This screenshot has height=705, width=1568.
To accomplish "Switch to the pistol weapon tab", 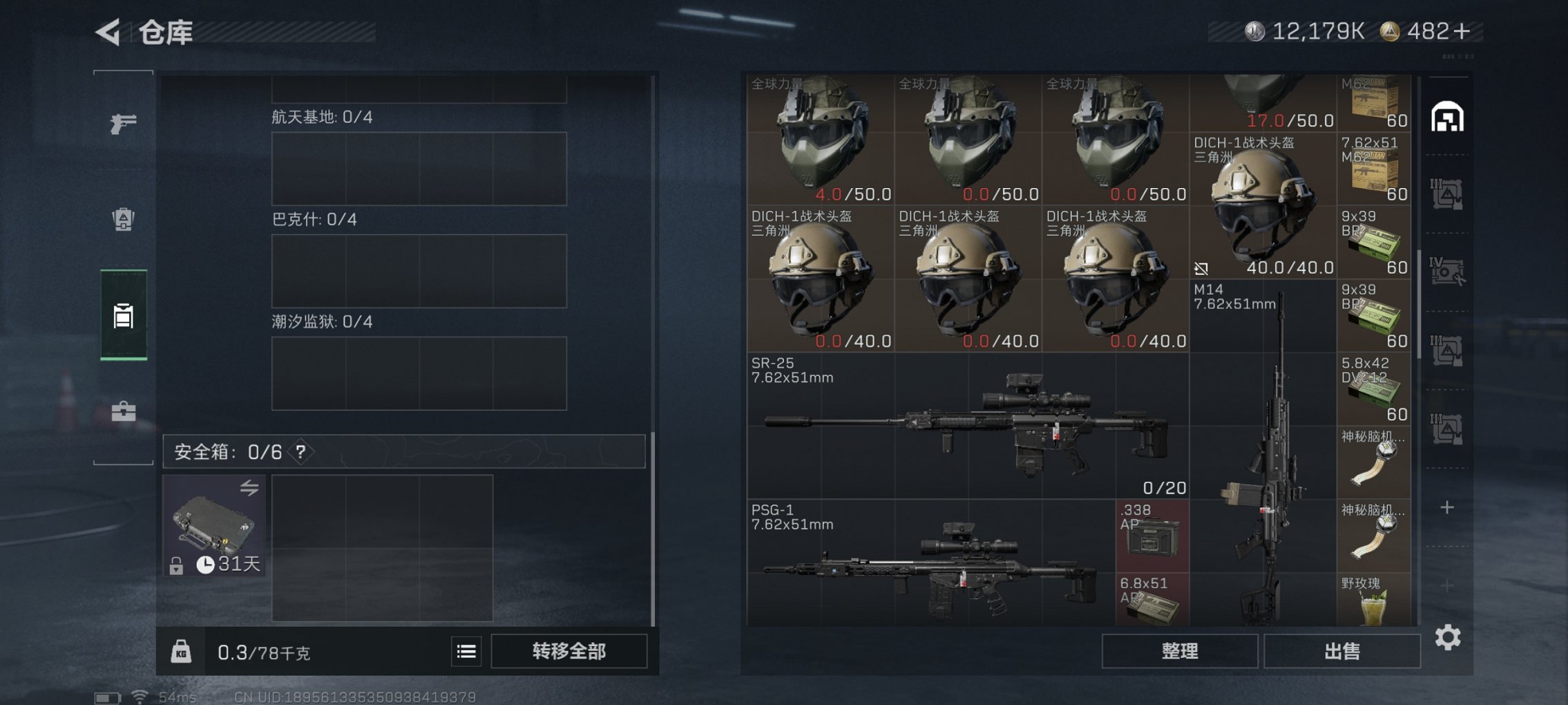I will [x=123, y=123].
